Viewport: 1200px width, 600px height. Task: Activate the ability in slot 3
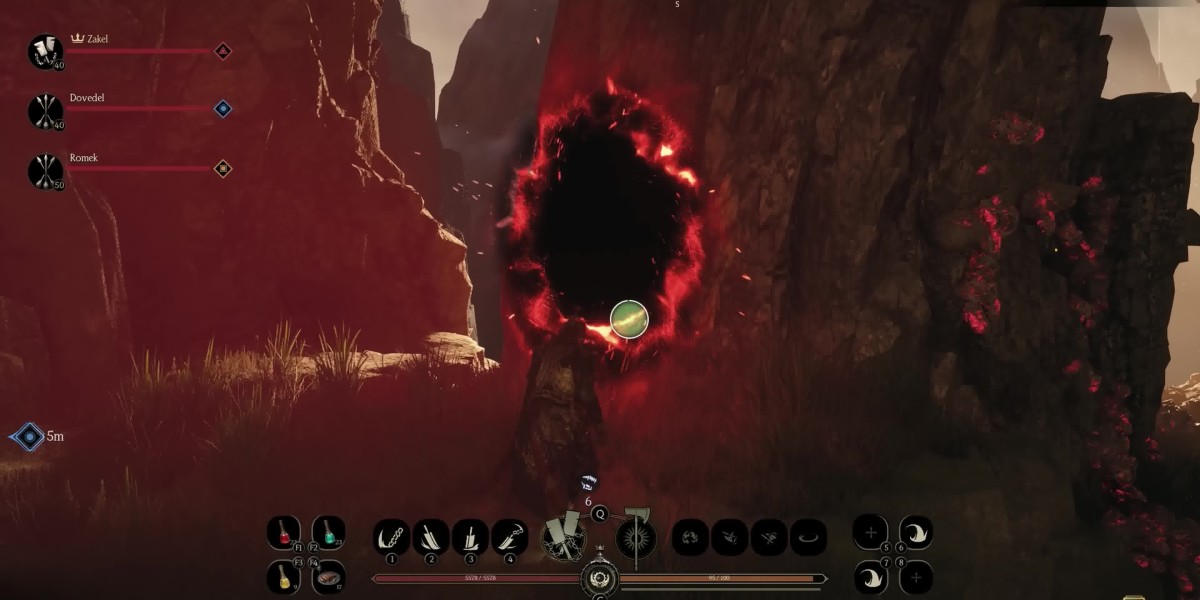(x=470, y=537)
